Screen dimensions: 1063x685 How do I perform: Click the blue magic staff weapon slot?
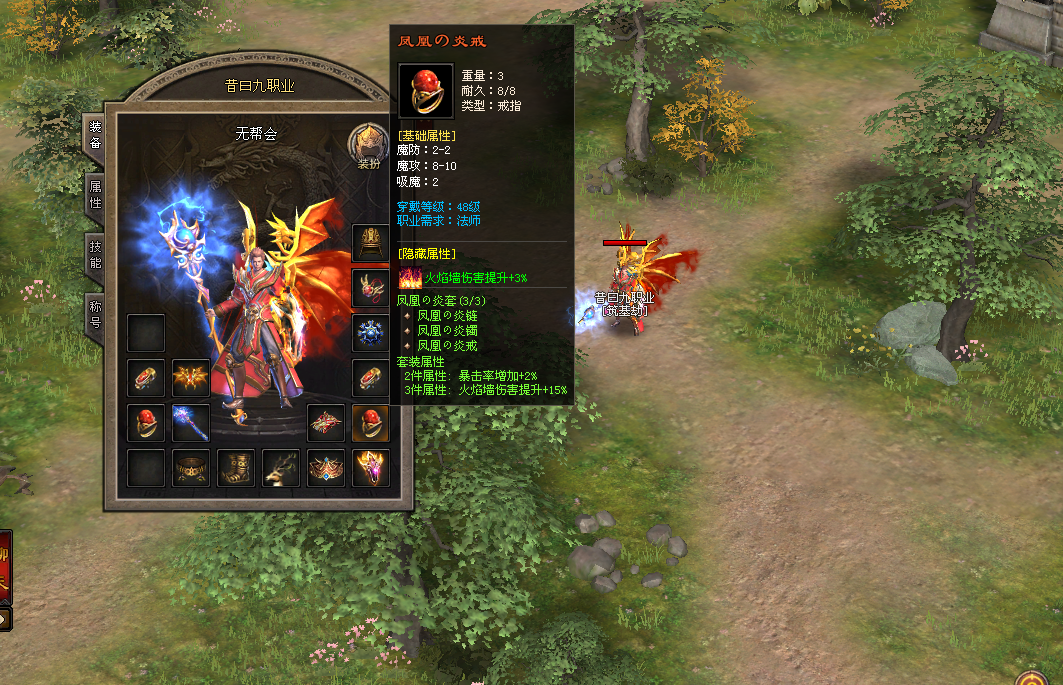tap(191, 423)
